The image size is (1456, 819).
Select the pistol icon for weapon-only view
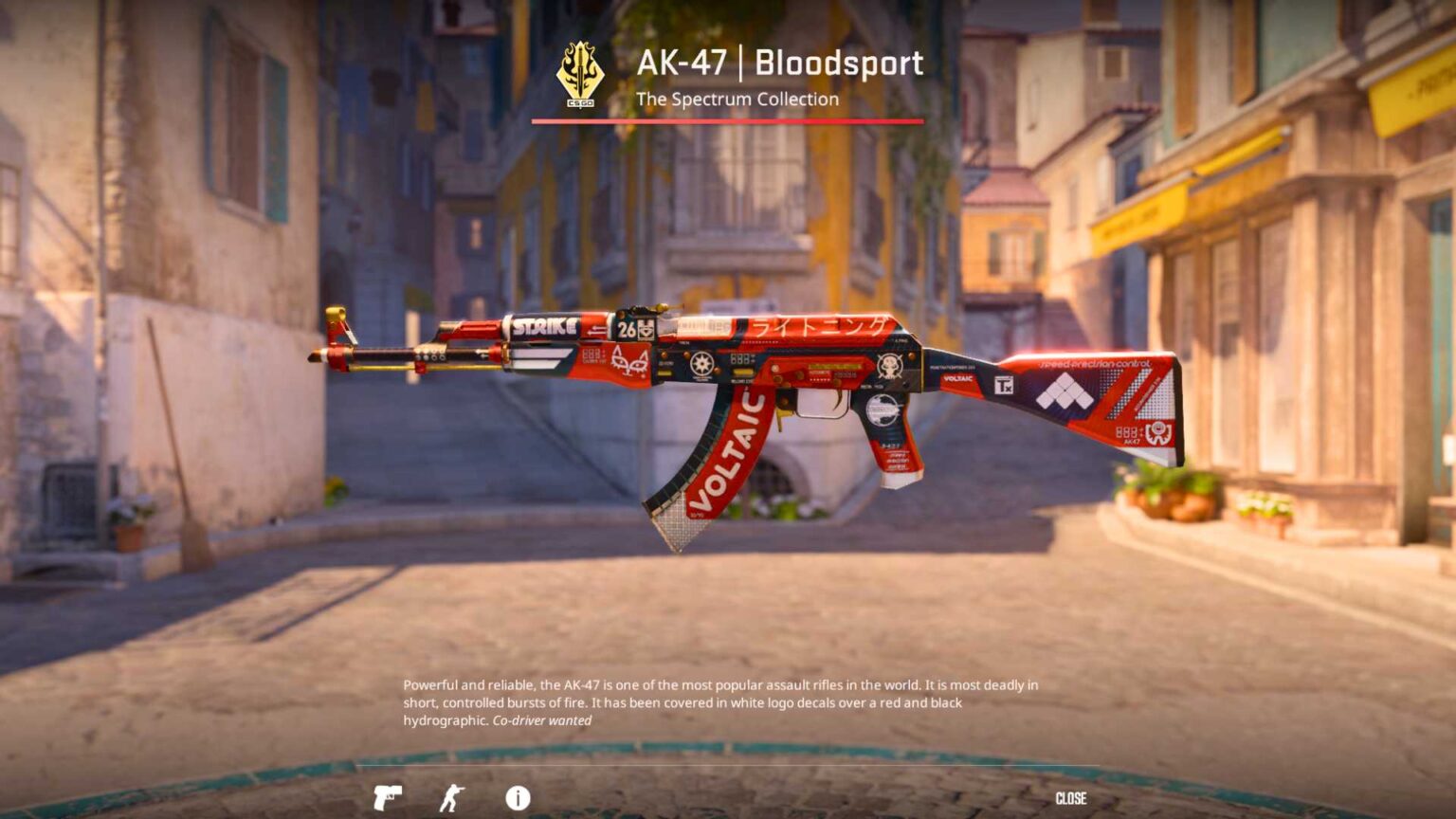tap(390, 799)
